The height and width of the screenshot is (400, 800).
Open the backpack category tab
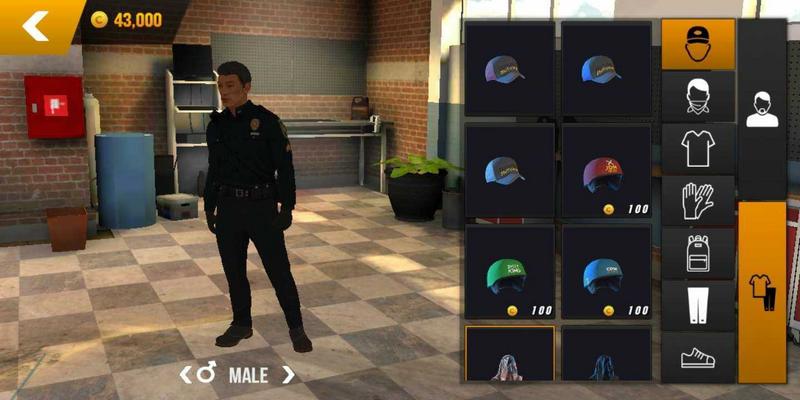698,252
